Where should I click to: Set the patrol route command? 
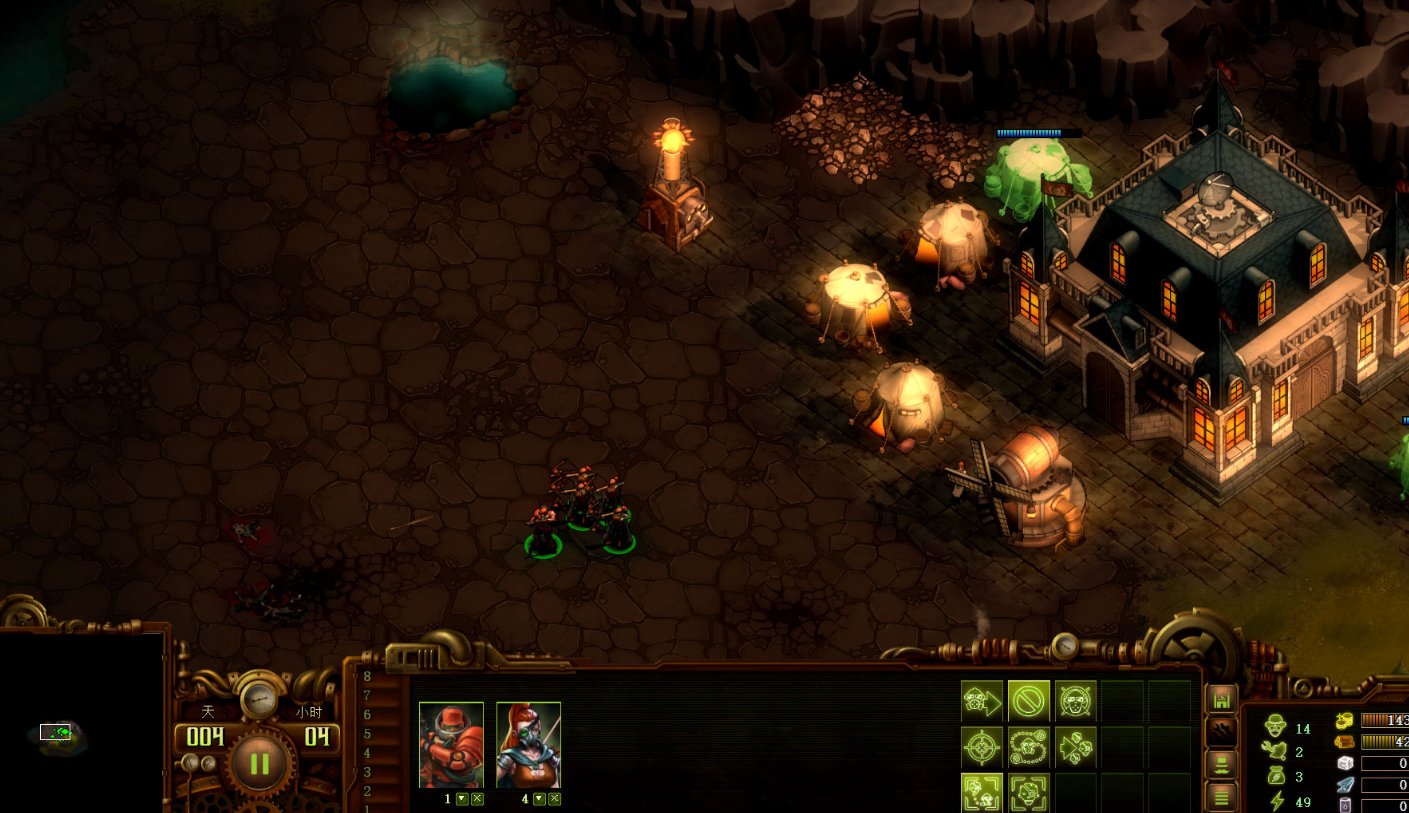pos(1028,747)
